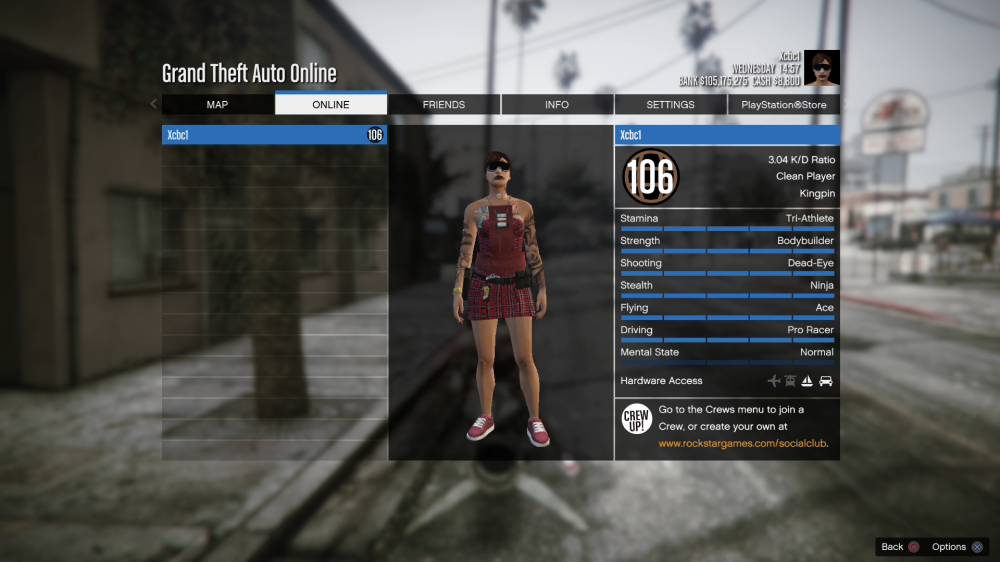Image resolution: width=1000 pixels, height=562 pixels.
Task: Click the player portrait thumbnail
Action: pos(822,68)
